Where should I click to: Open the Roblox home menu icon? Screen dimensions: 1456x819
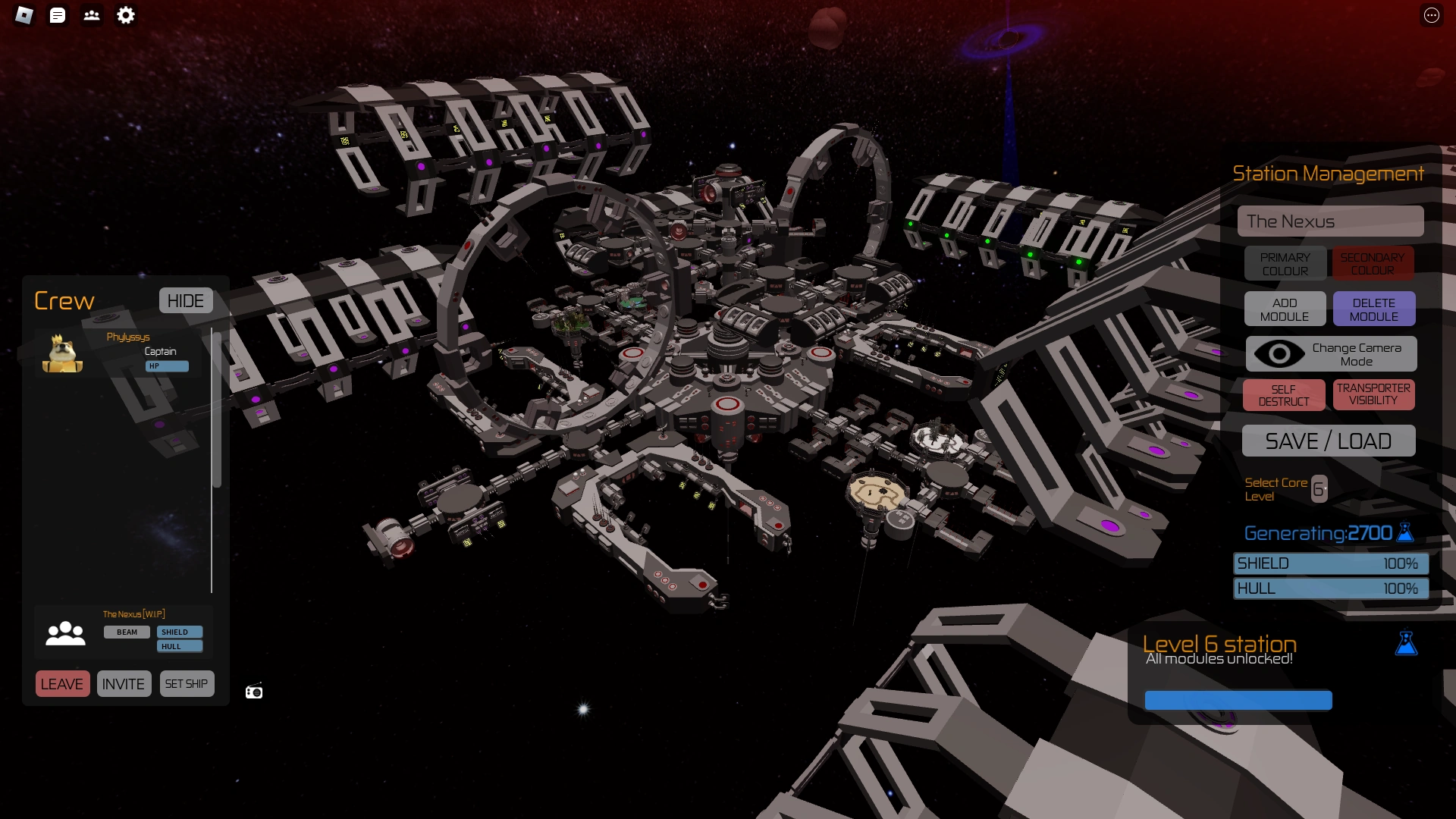click(23, 16)
